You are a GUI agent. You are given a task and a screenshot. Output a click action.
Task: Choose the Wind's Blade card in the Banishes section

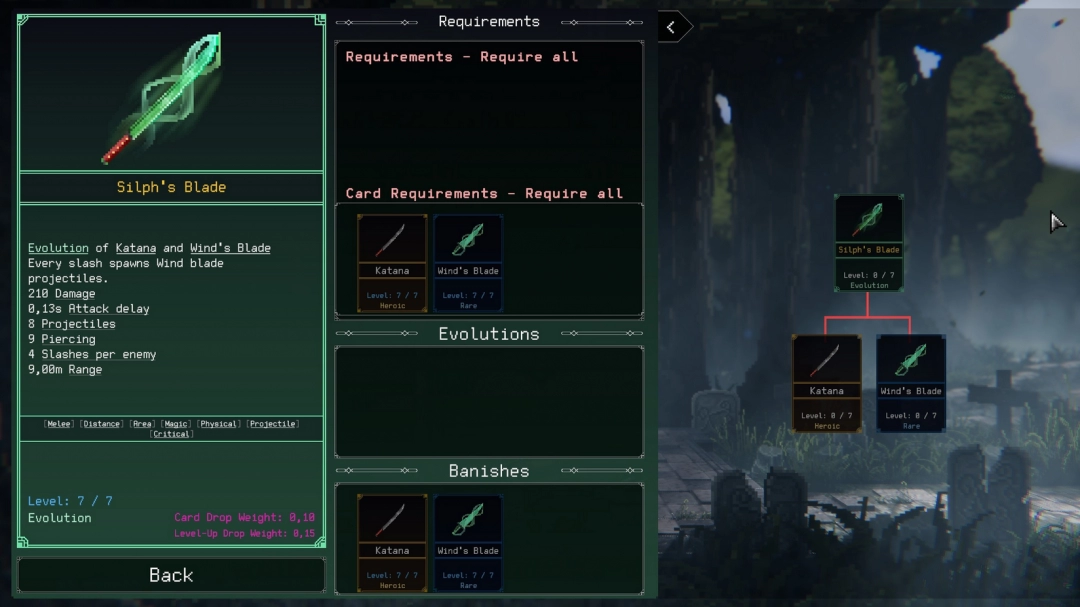468,541
